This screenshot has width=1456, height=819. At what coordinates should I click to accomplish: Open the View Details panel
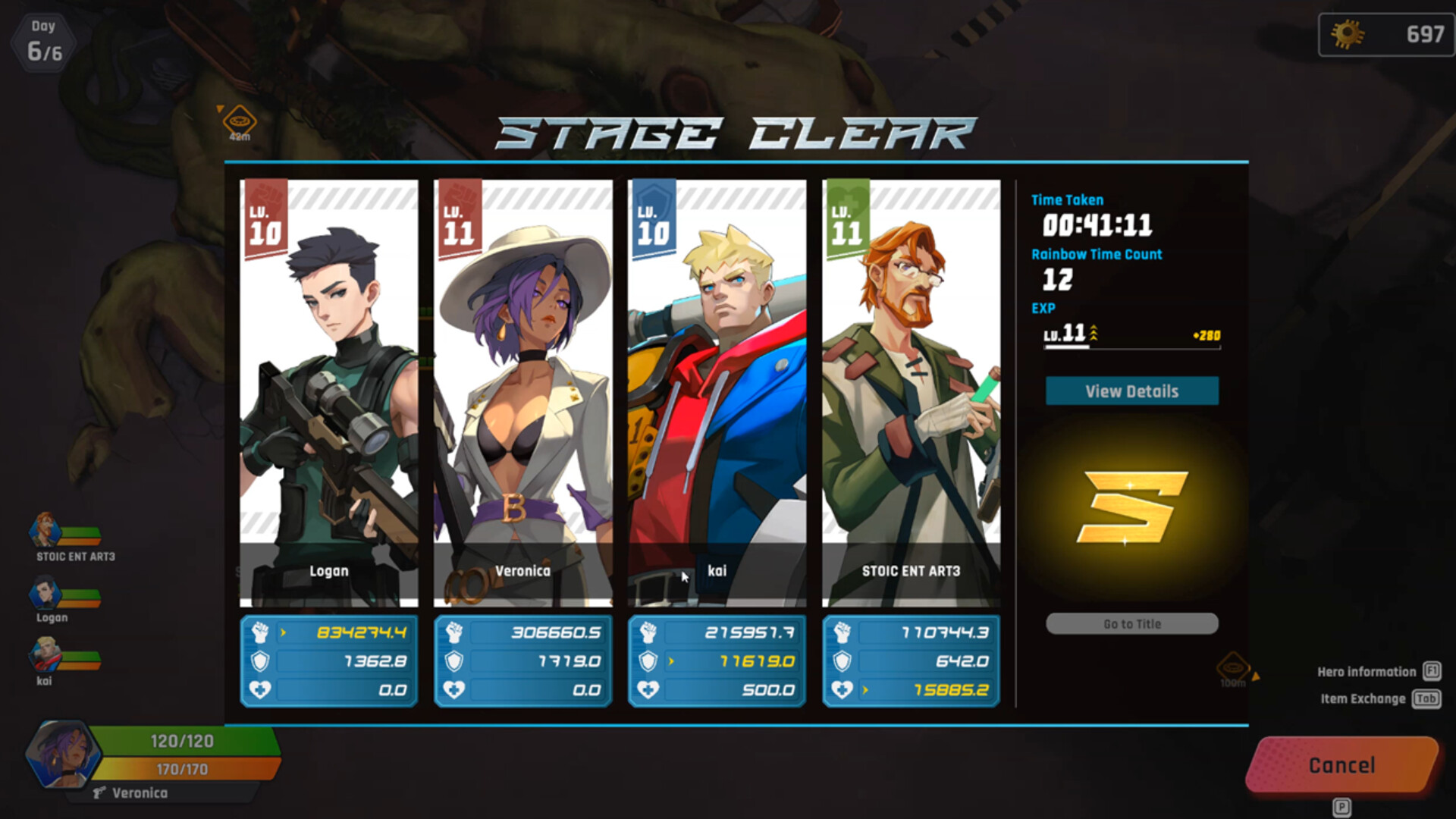(1131, 391)
